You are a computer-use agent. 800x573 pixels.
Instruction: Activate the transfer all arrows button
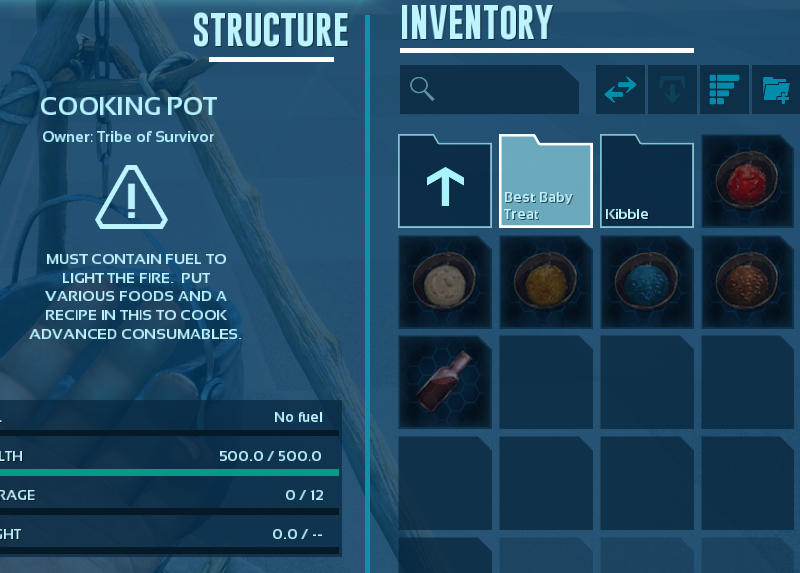620,90
